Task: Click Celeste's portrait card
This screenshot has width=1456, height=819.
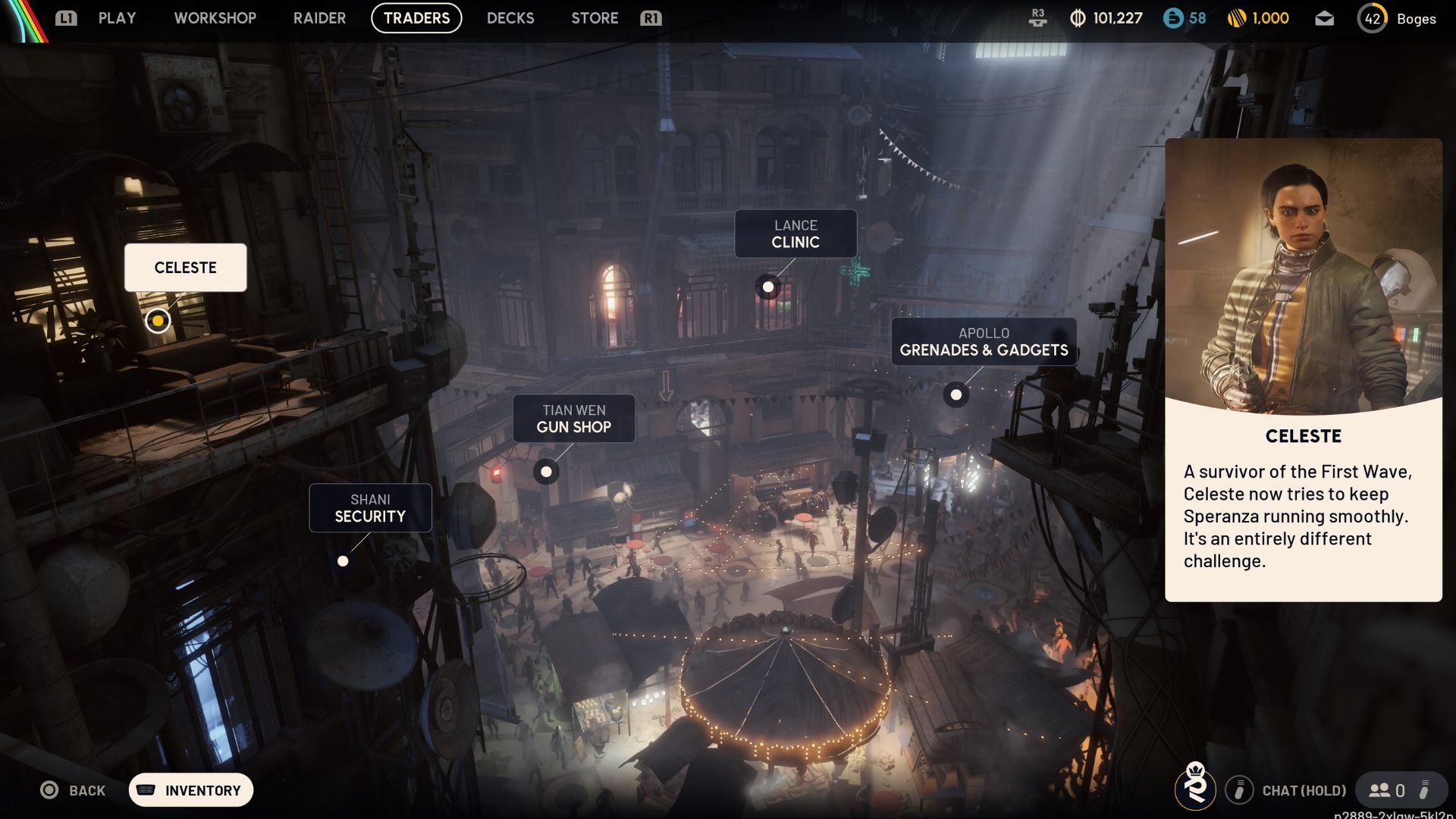Action: pyautogui.click(x=1303, y=277)
